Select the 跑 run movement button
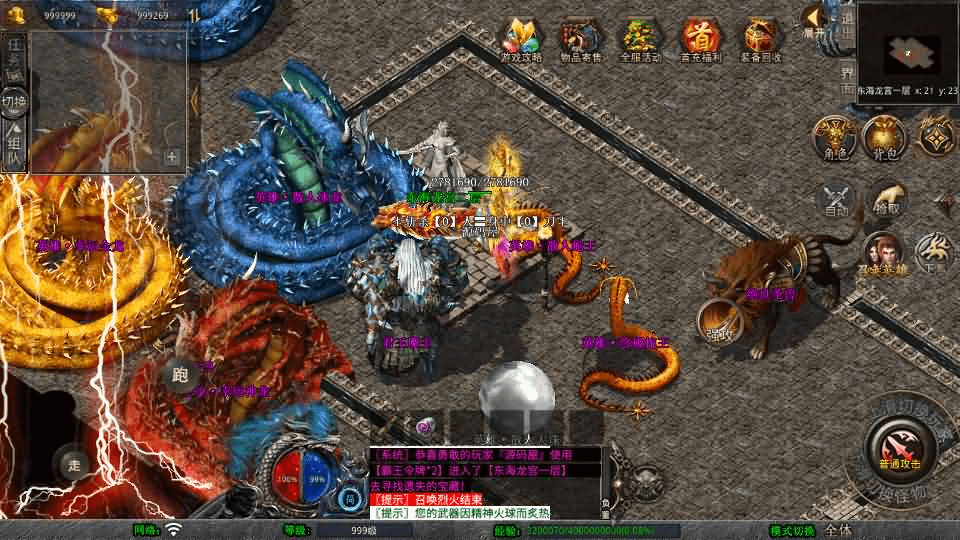Image resolution: width=960 pixels, height=540 pixels. 181,374
